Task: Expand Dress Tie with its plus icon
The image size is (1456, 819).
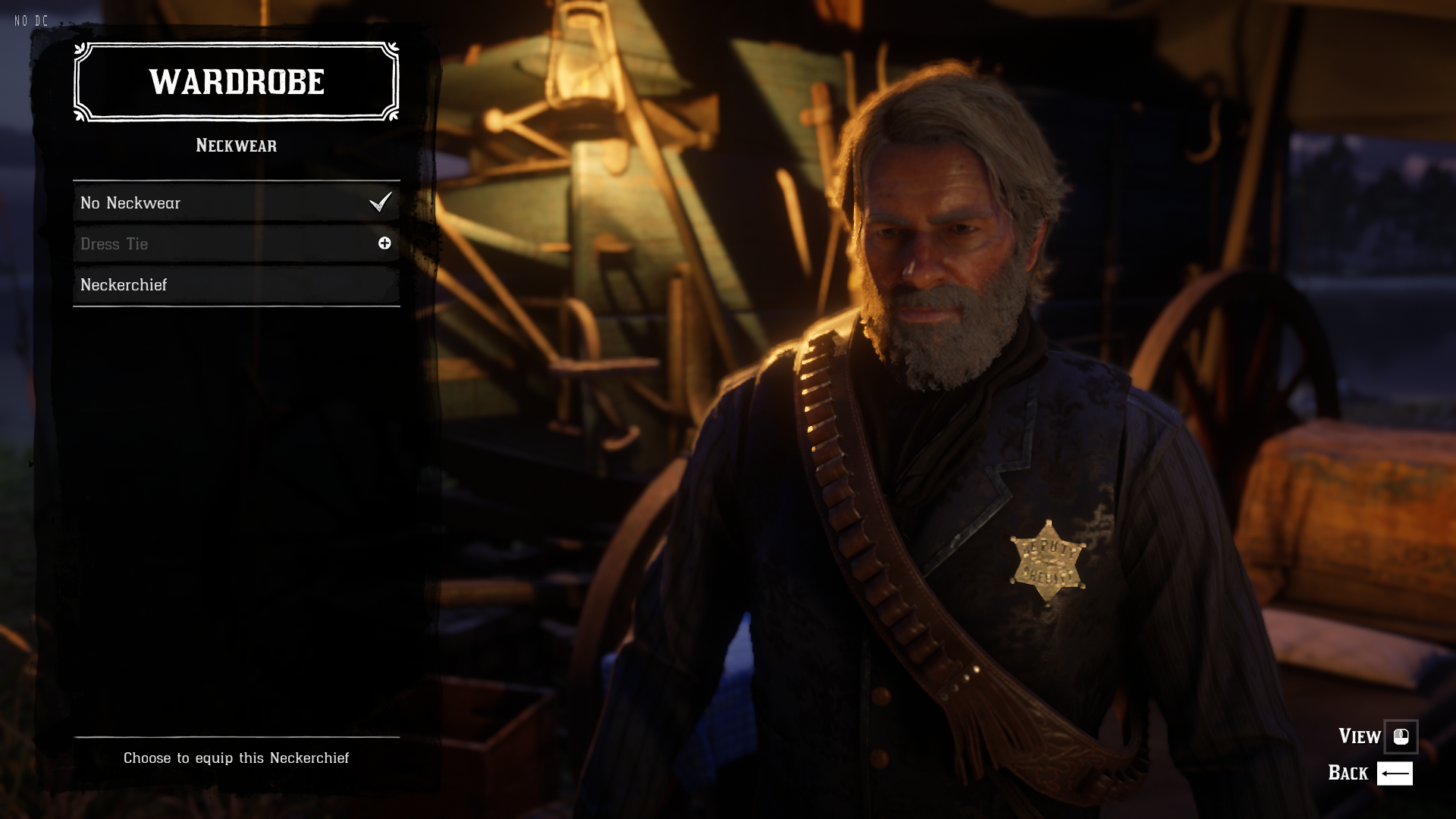Action: coord(384,243)
